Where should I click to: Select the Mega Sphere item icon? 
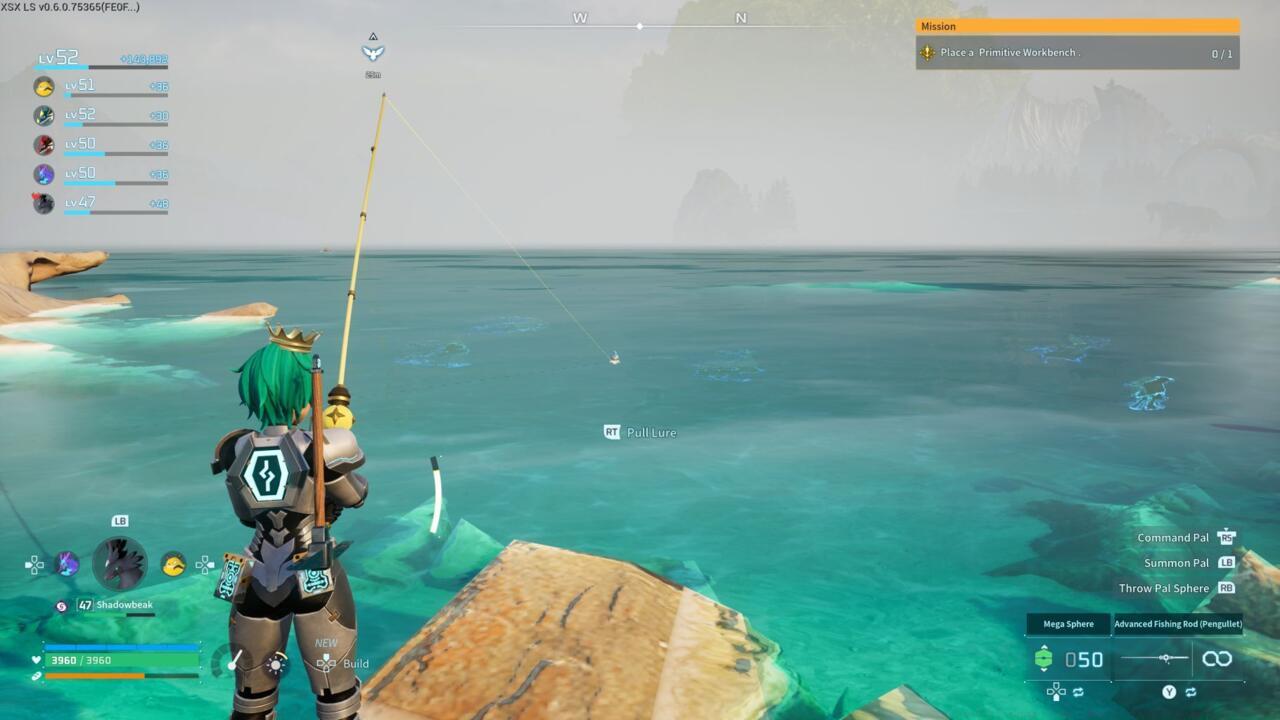click(x=1044, y=657)
